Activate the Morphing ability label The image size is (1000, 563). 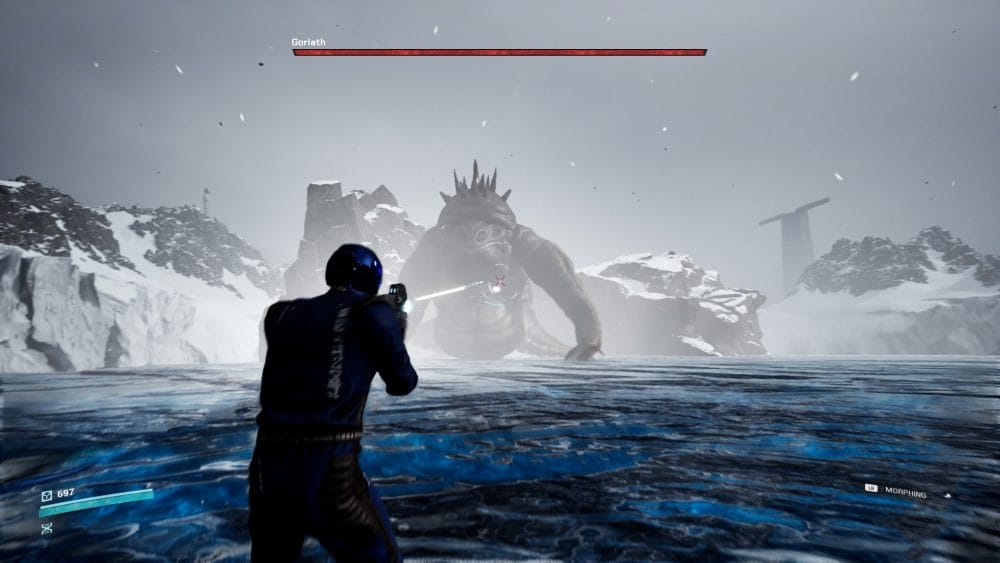(905, 493)
